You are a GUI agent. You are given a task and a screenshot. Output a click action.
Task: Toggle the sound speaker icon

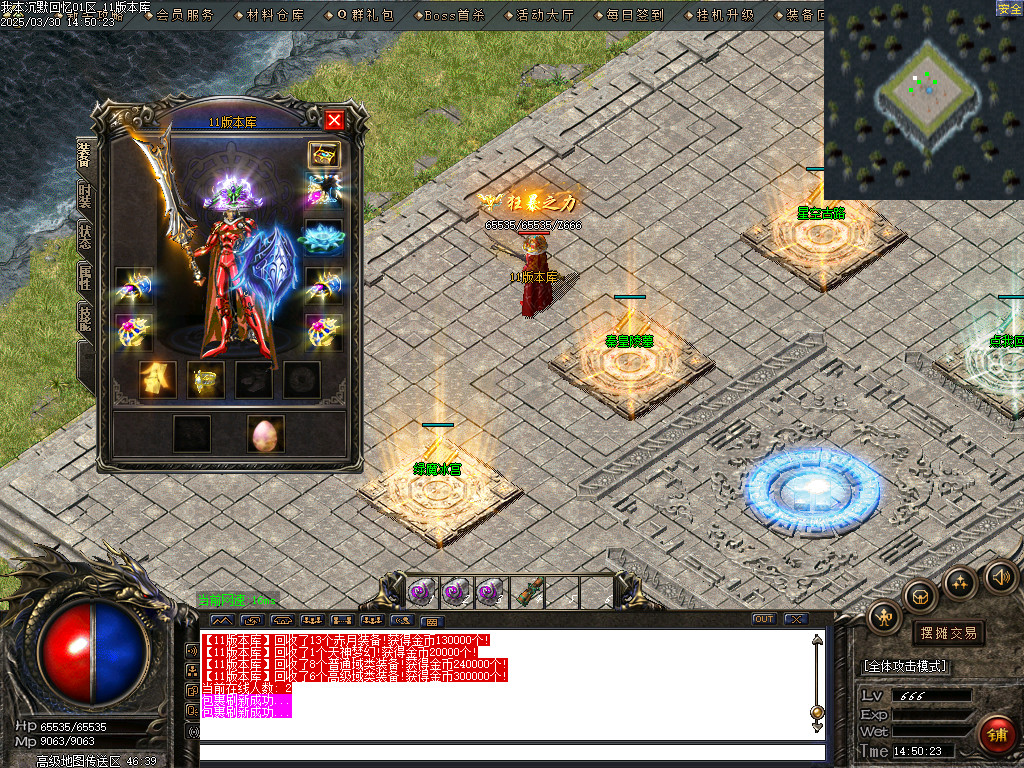tap(1000, 577)
